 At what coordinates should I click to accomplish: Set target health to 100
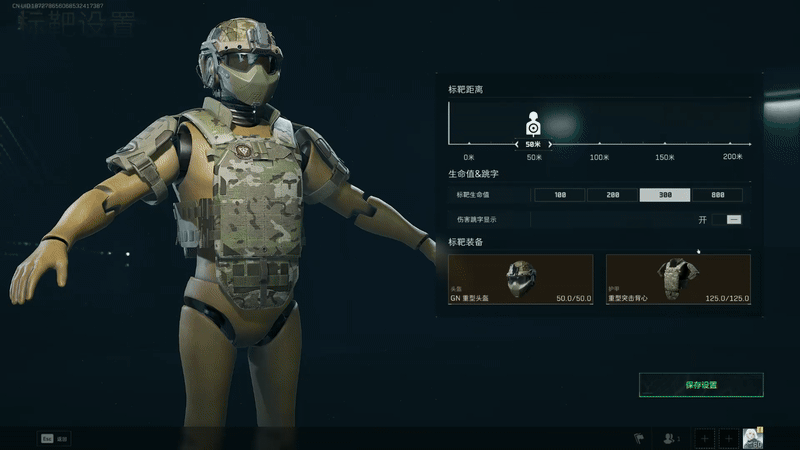559,195
